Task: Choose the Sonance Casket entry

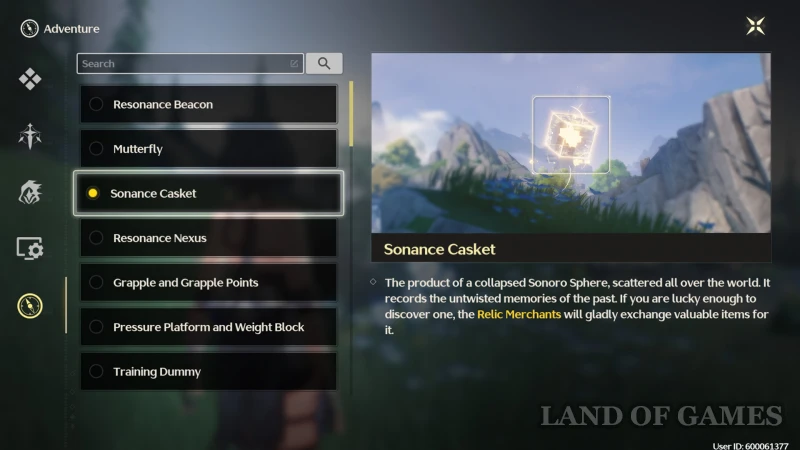Action: [208, 193]
